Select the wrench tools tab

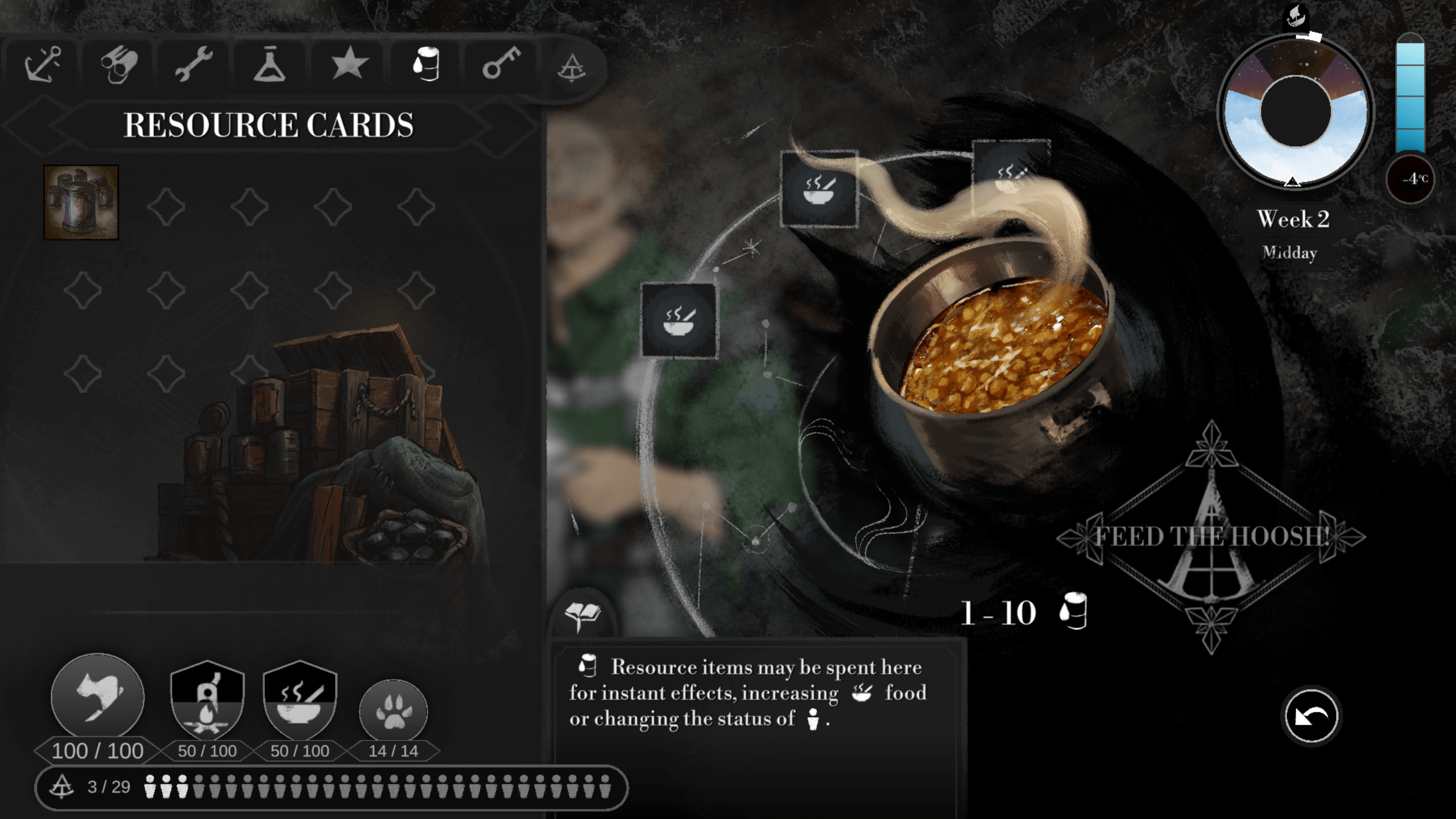(x=194, y=64)
